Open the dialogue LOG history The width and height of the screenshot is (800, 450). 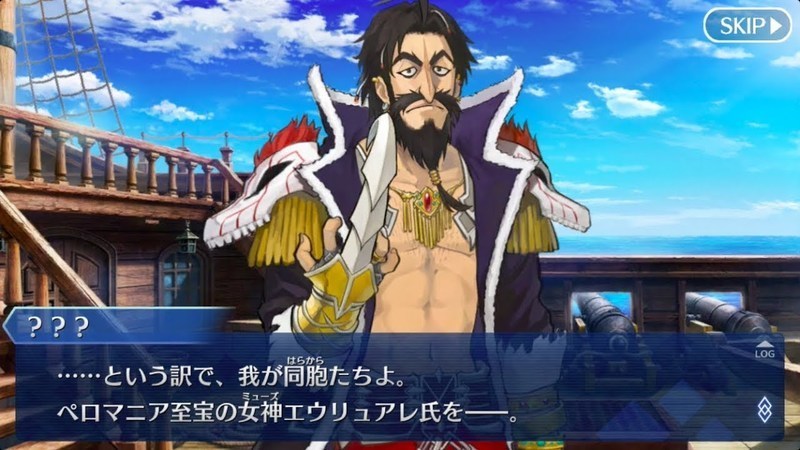pos(764,348)
